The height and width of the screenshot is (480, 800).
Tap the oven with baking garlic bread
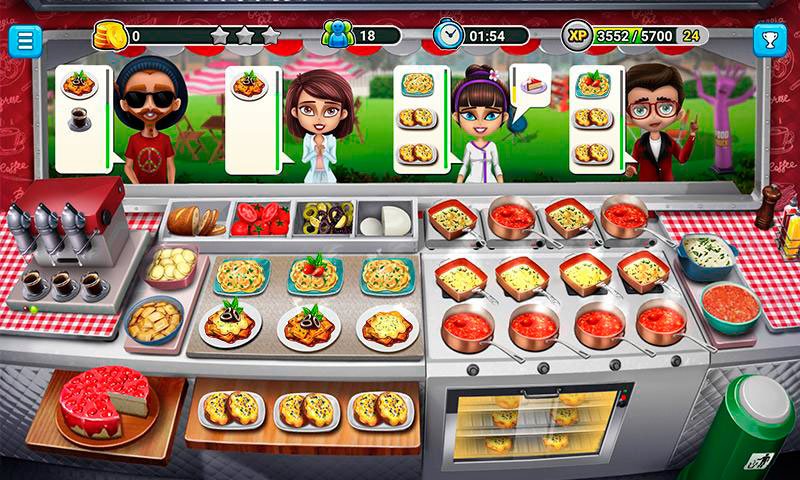pos(528,422)
